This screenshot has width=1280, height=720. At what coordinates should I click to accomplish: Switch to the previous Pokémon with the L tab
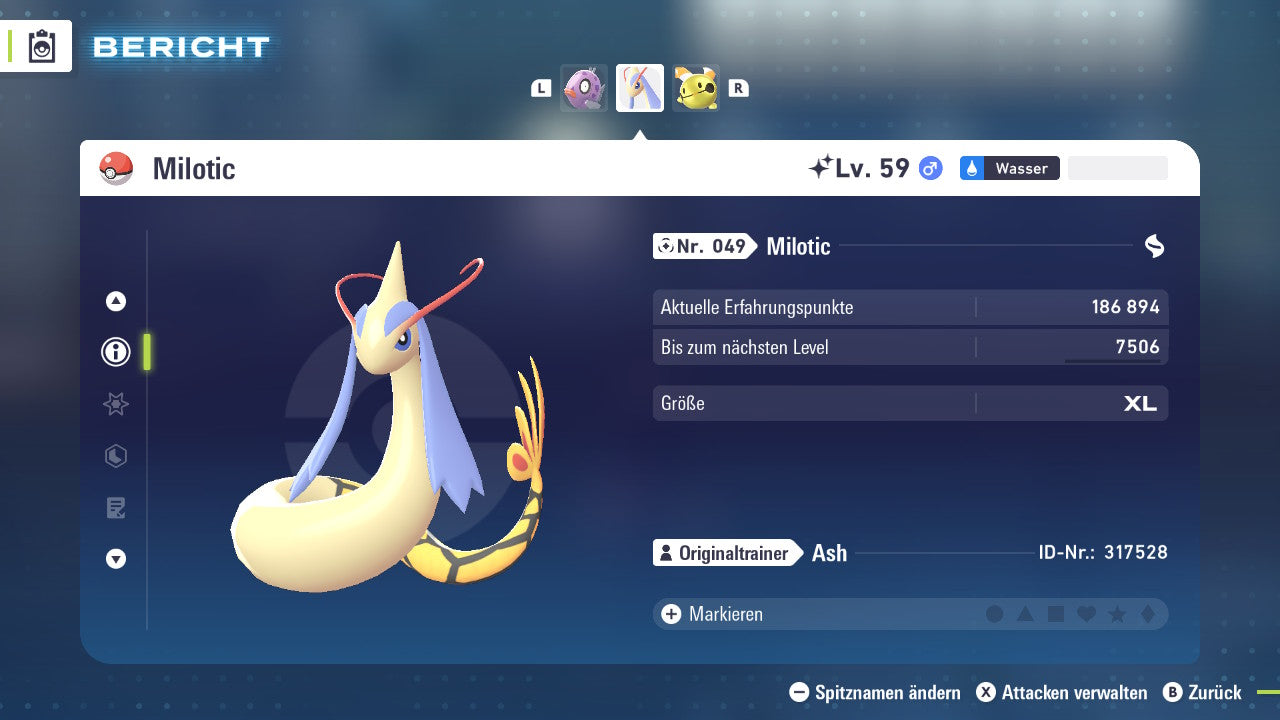pos(540,88)
